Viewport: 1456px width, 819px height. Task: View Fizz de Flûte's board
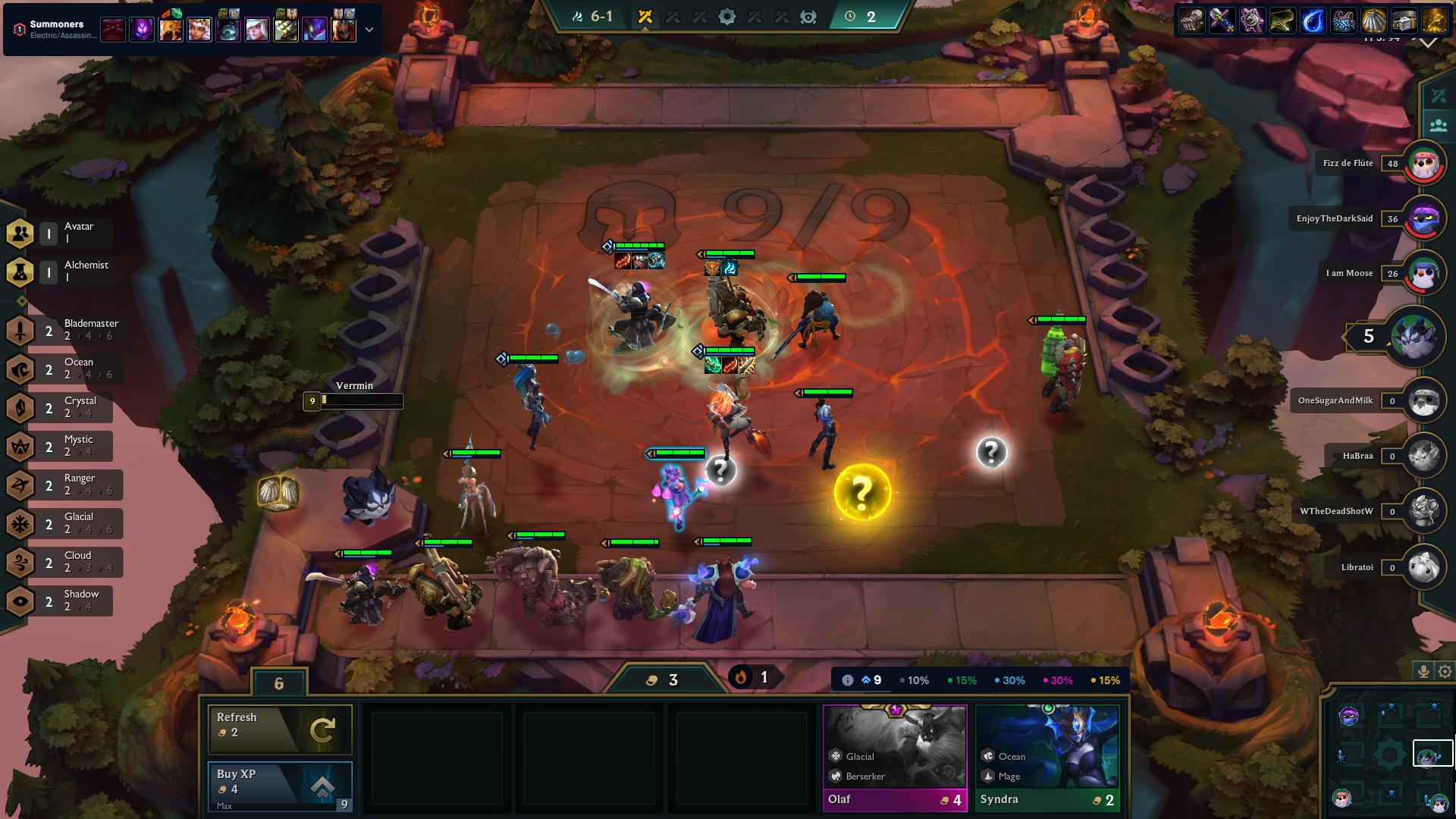point(1423,163)
